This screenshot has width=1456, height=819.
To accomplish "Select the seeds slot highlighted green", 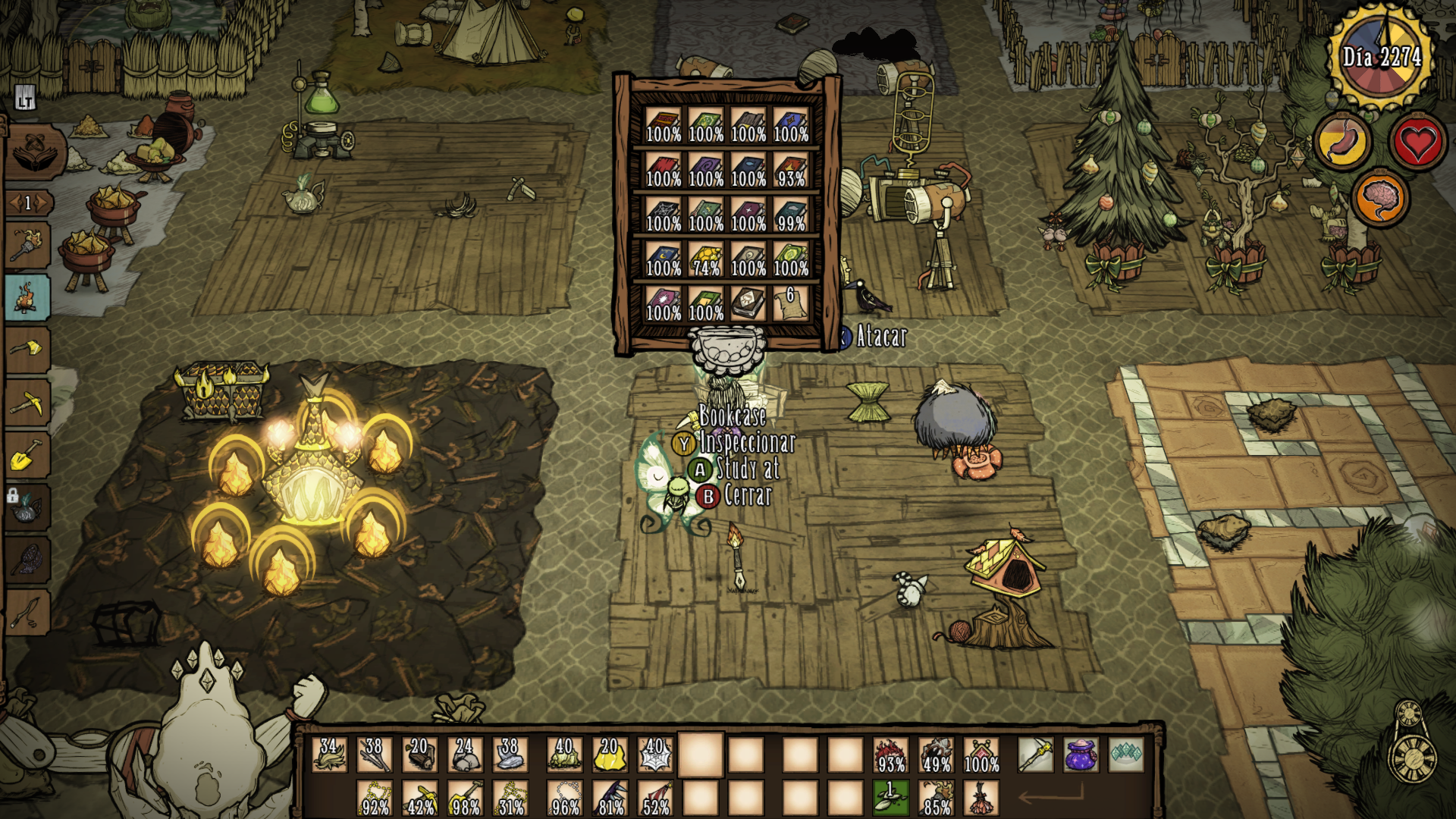I will tap(890, 798).
